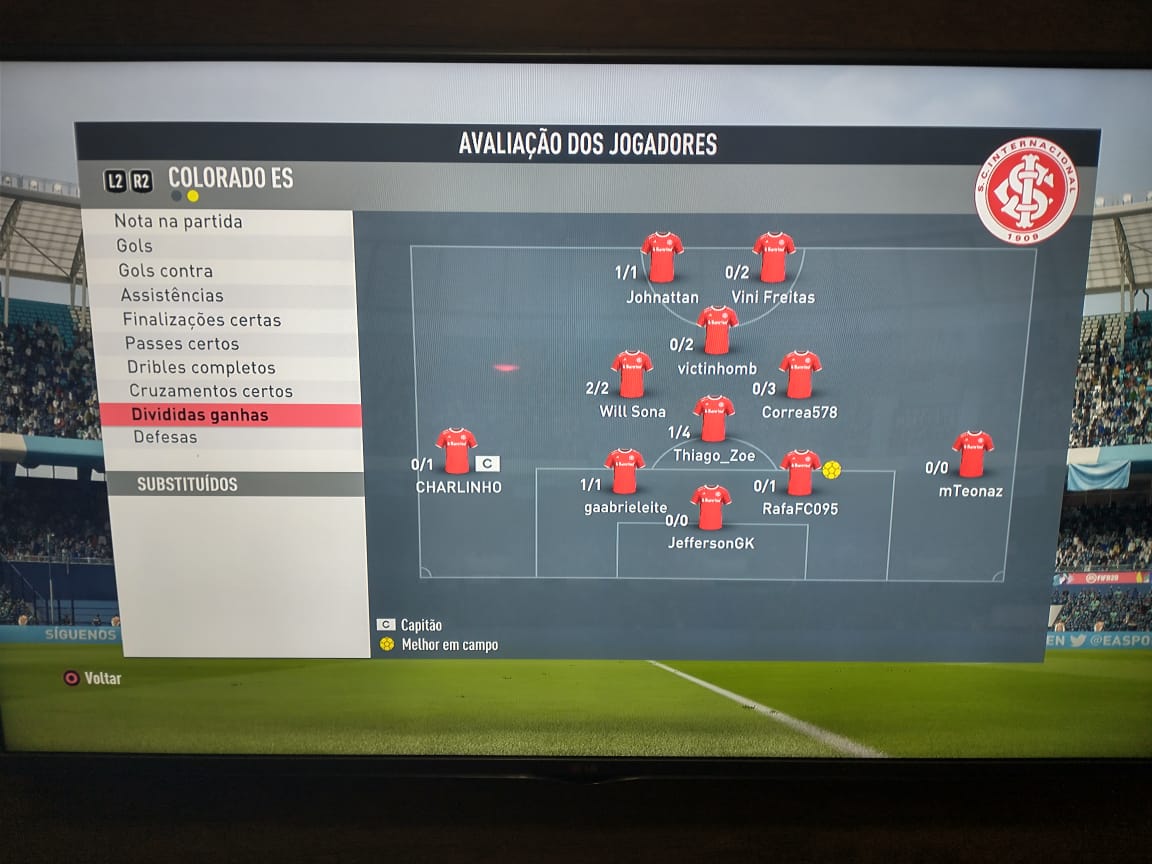The height and width of the screenshot is (864, 1152).
Task: Choose Thiago_Zoe's shirt
Action: pyautogui.click(x=714, y=418)
